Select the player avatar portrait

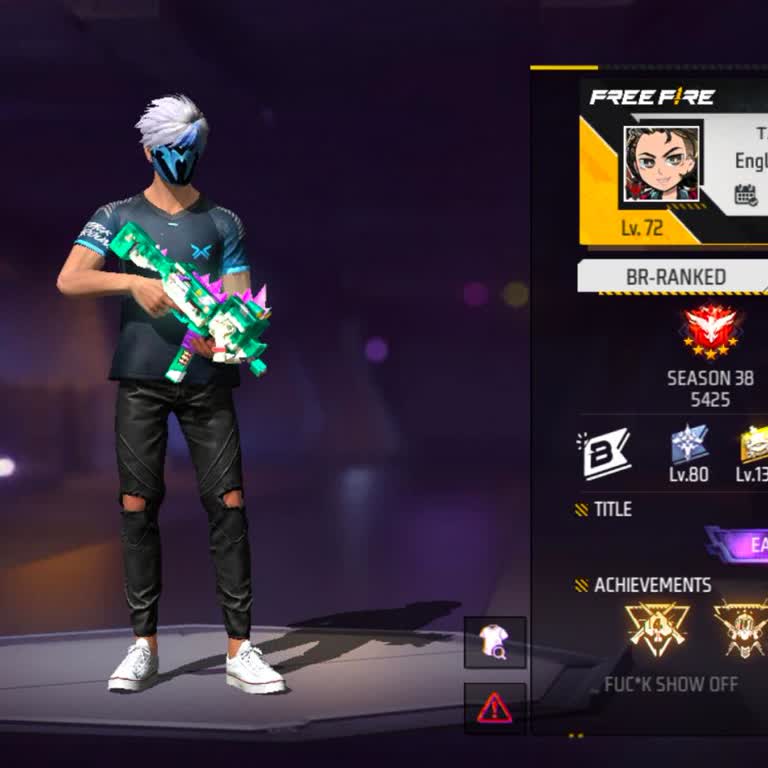pos(661,164)
